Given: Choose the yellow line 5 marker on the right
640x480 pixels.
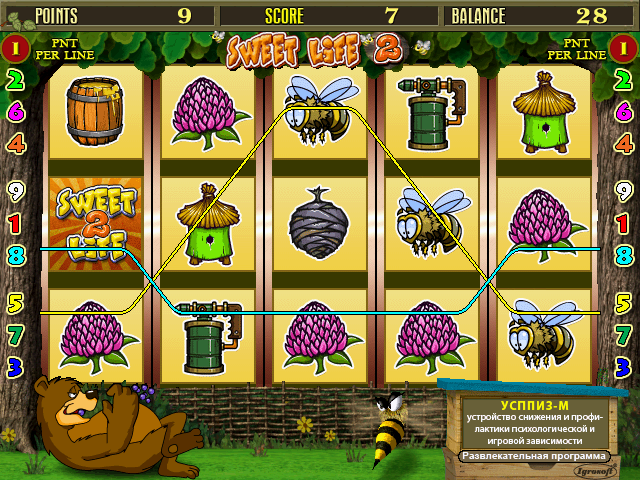Looking at the screenshot, I should coord(624,301).
